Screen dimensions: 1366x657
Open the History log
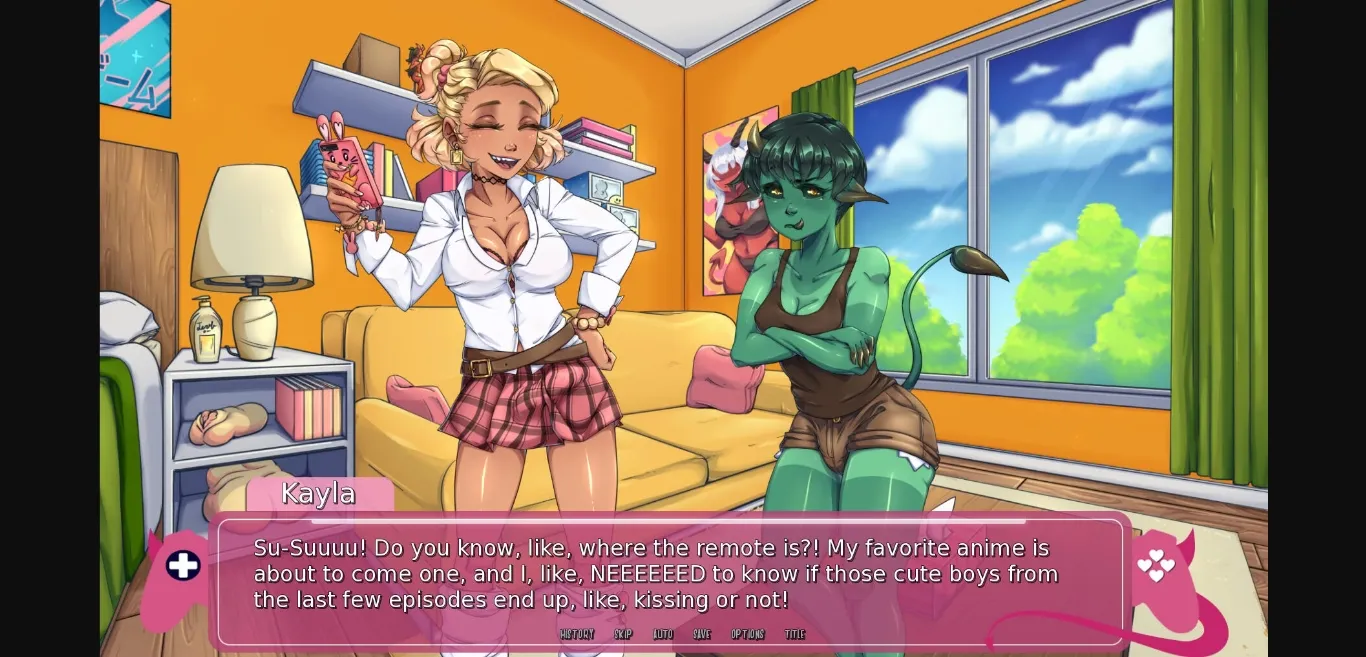tap(577, 634)
